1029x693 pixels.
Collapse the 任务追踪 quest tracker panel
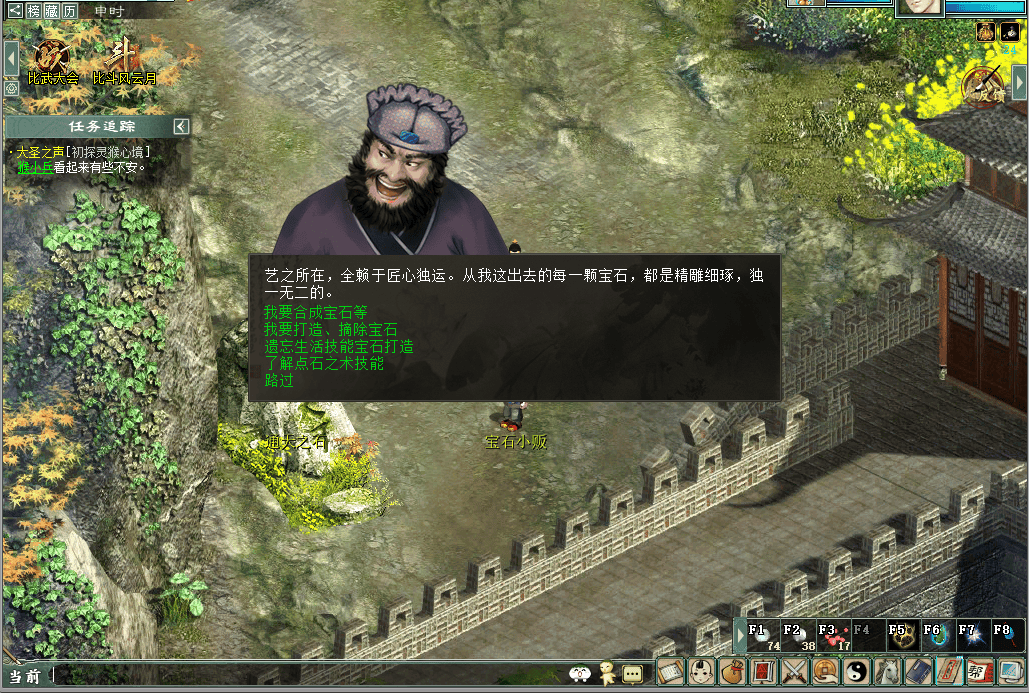point(181,126)
